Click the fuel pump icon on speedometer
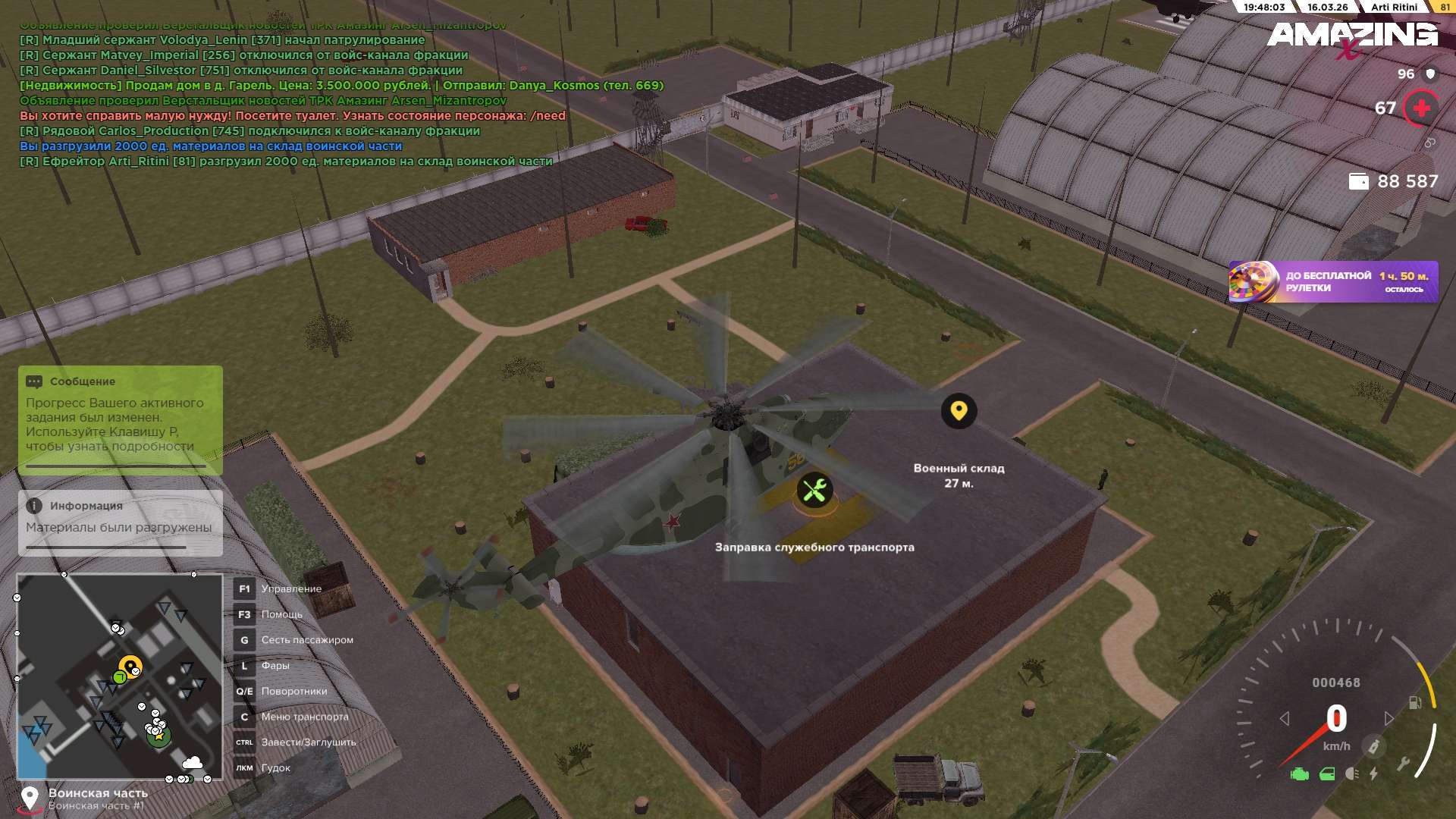 coord(1414,702)
